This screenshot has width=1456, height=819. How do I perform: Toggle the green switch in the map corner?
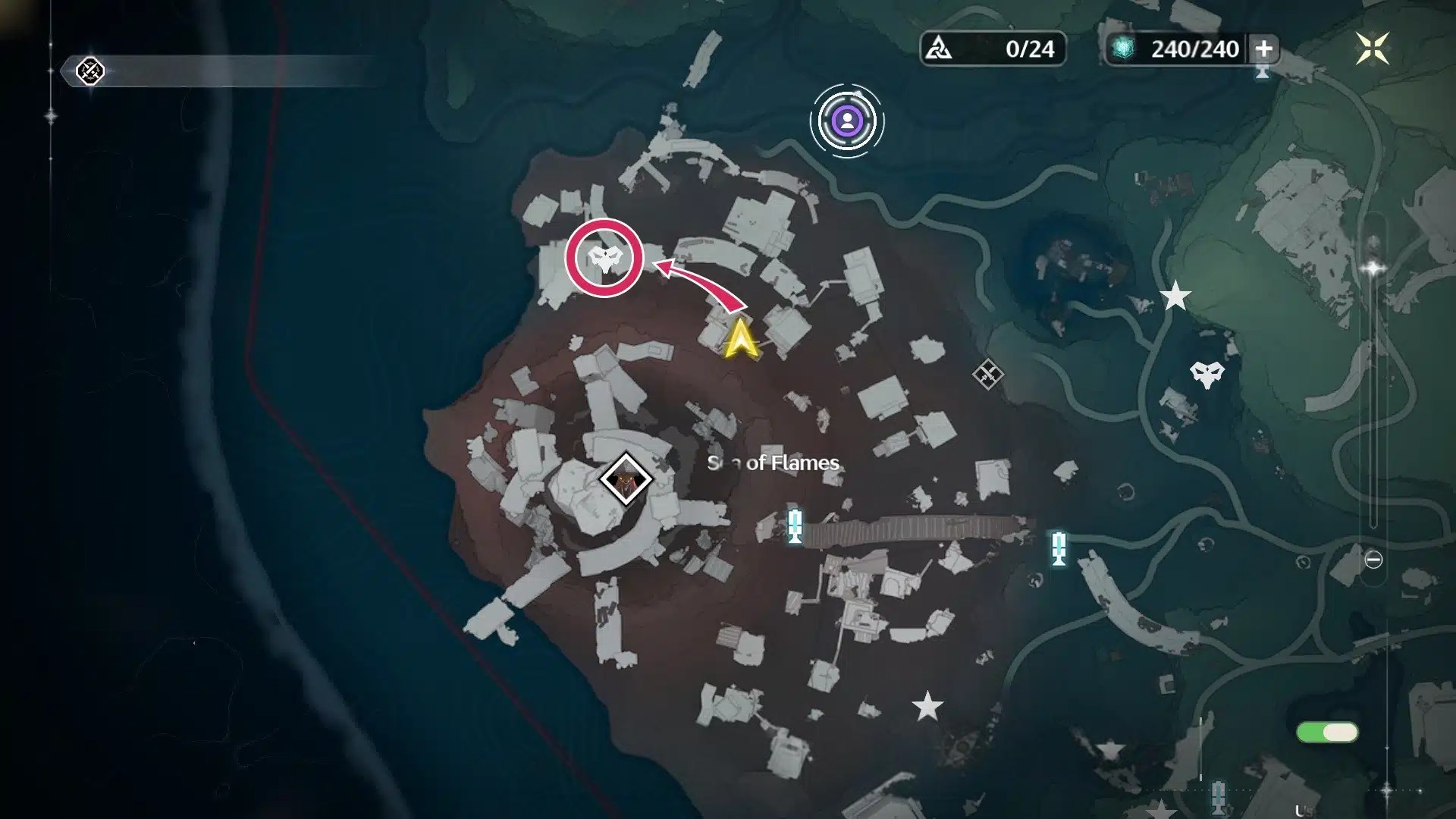coord(1327,732)
